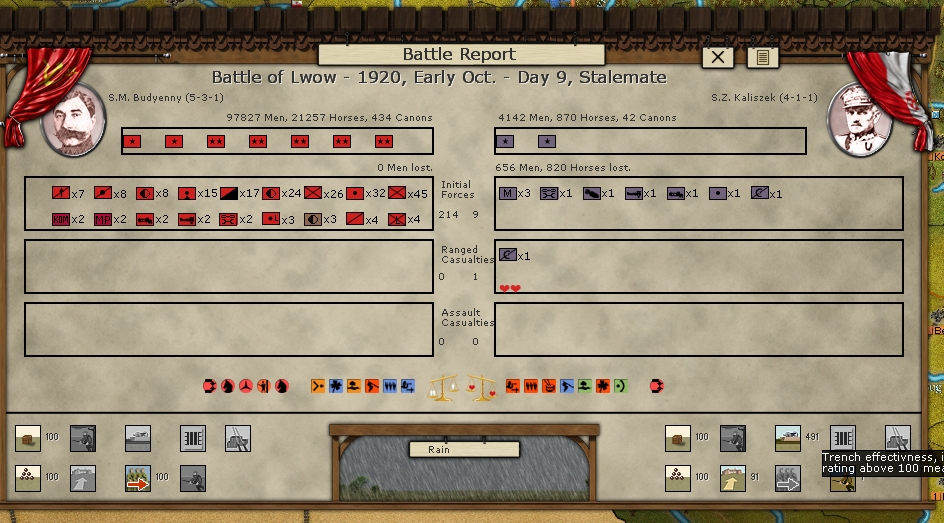Click the green clover icon on Polish side
944x523 pixels.
point(603,385)
